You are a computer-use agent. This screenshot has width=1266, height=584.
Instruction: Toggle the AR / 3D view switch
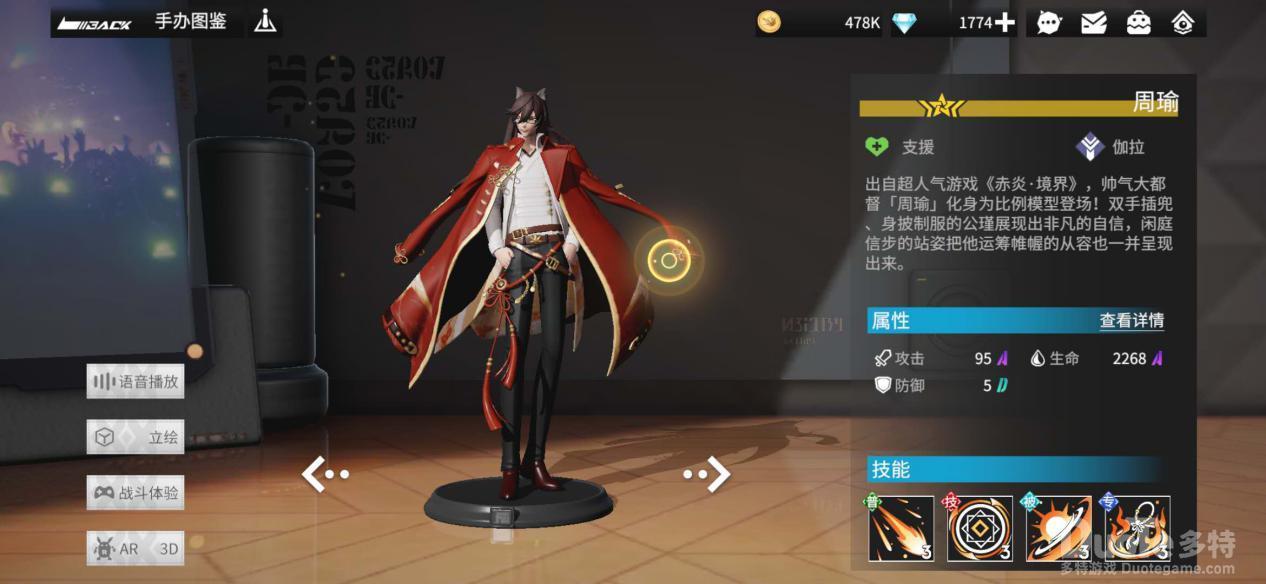tap(135, 549)
